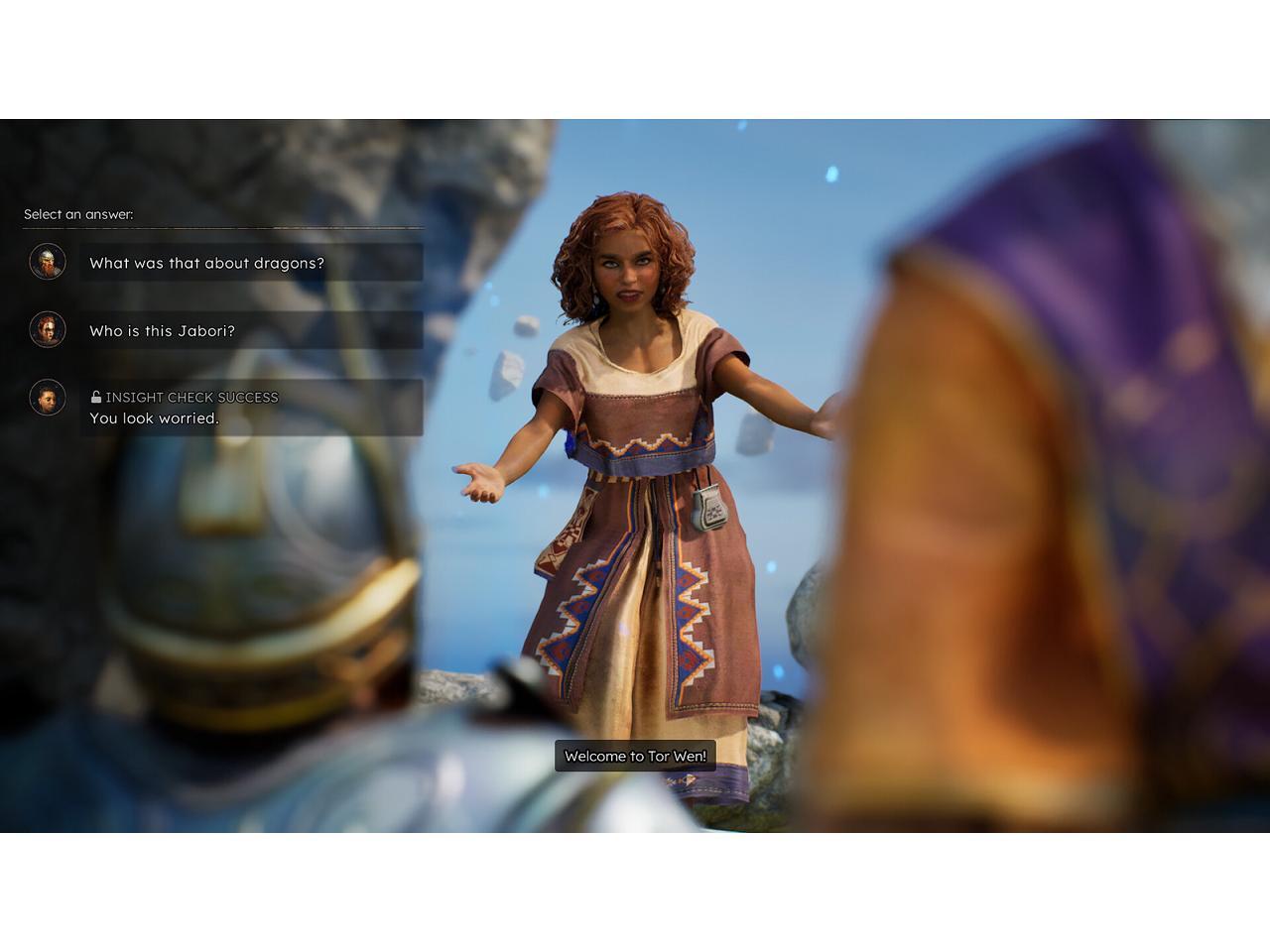Choose the "Who is this Jabori?" reply
Viewport: 1270px width, 952px height.
click(x=250, y=331)
